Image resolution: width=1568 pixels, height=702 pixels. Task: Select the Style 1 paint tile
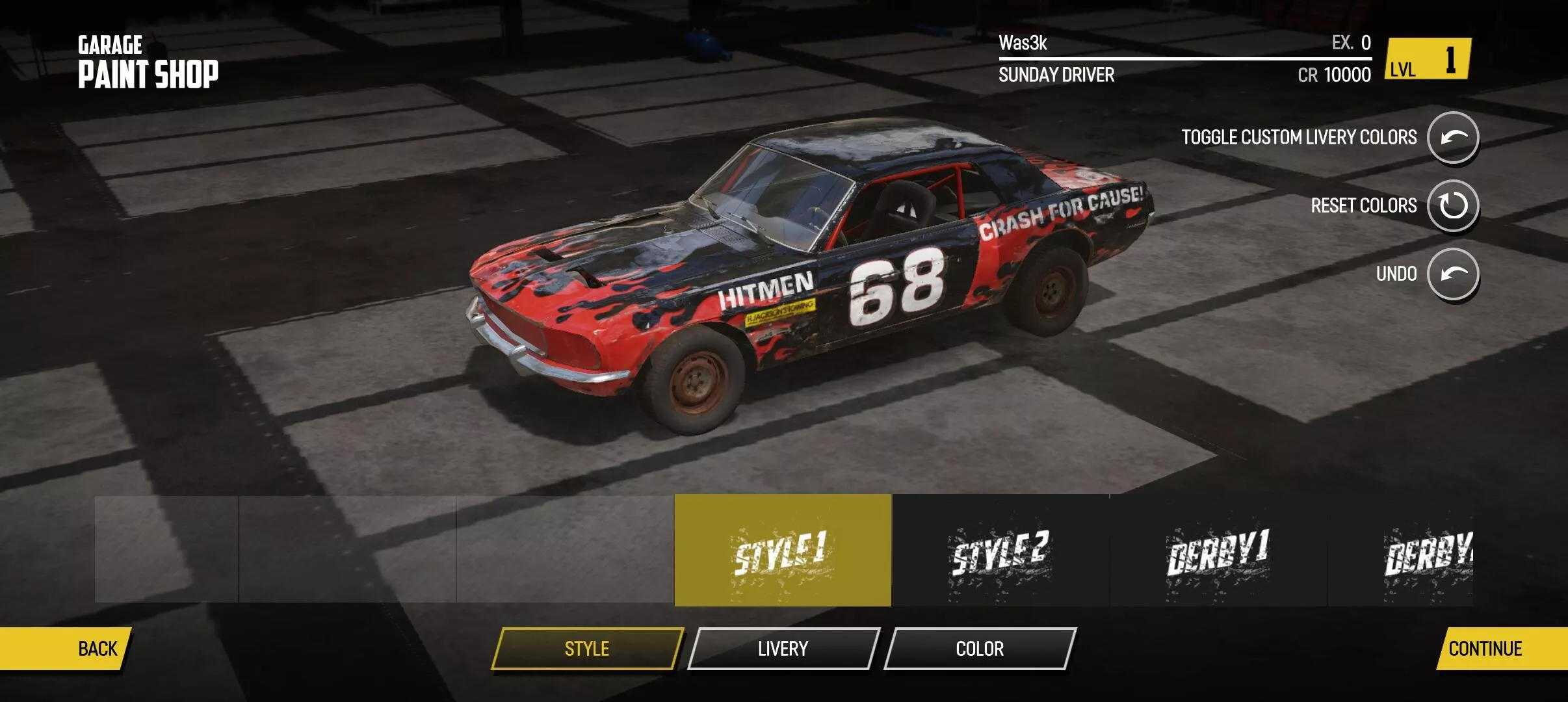coord(783,550)
